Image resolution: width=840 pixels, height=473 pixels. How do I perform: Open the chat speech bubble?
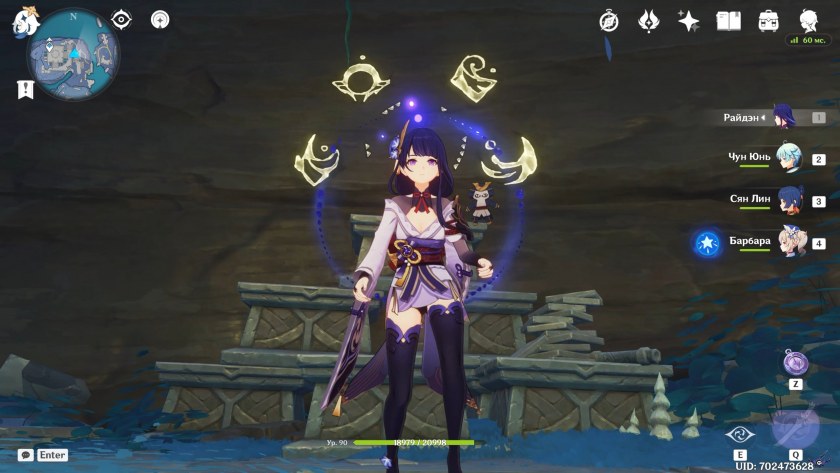pos(25,455)
